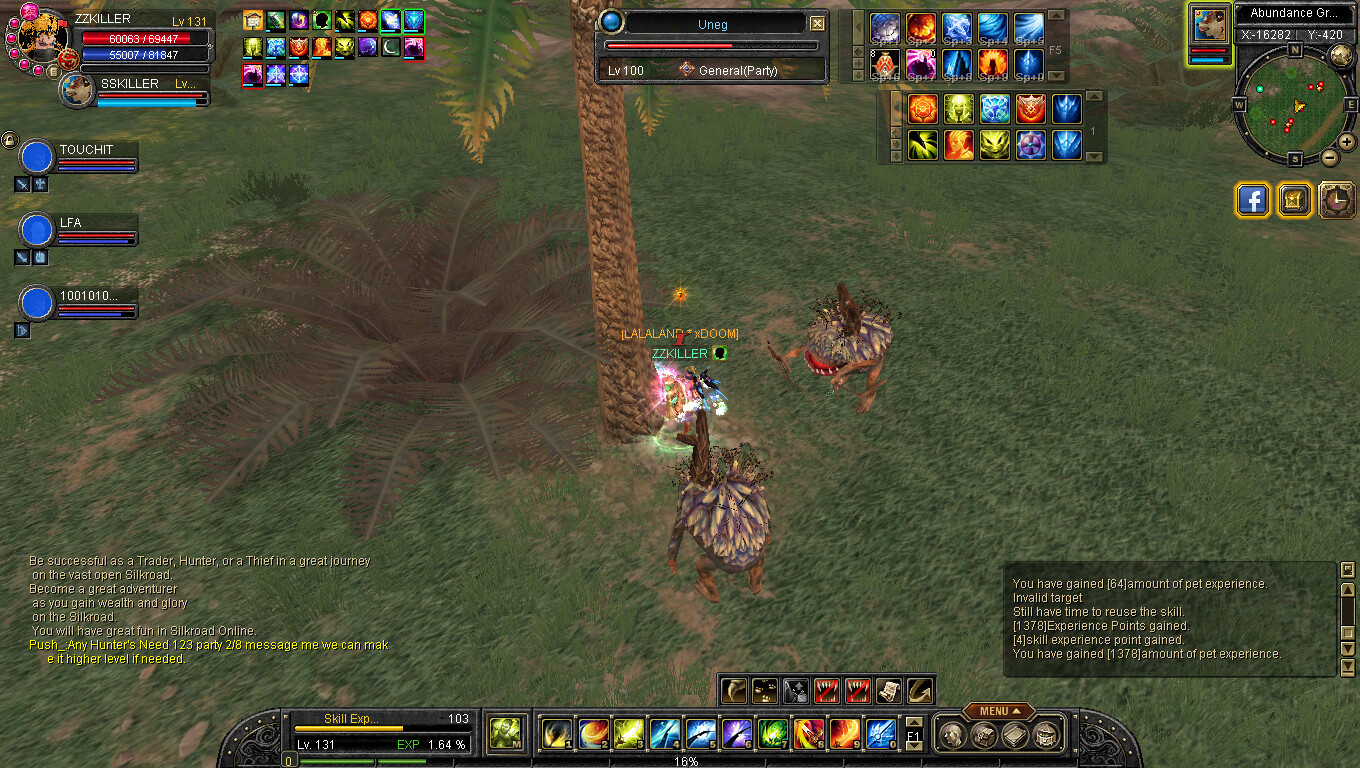Close the Uneg target window
This screenshot has width=1360, height=768.
[x=817, y=24]
